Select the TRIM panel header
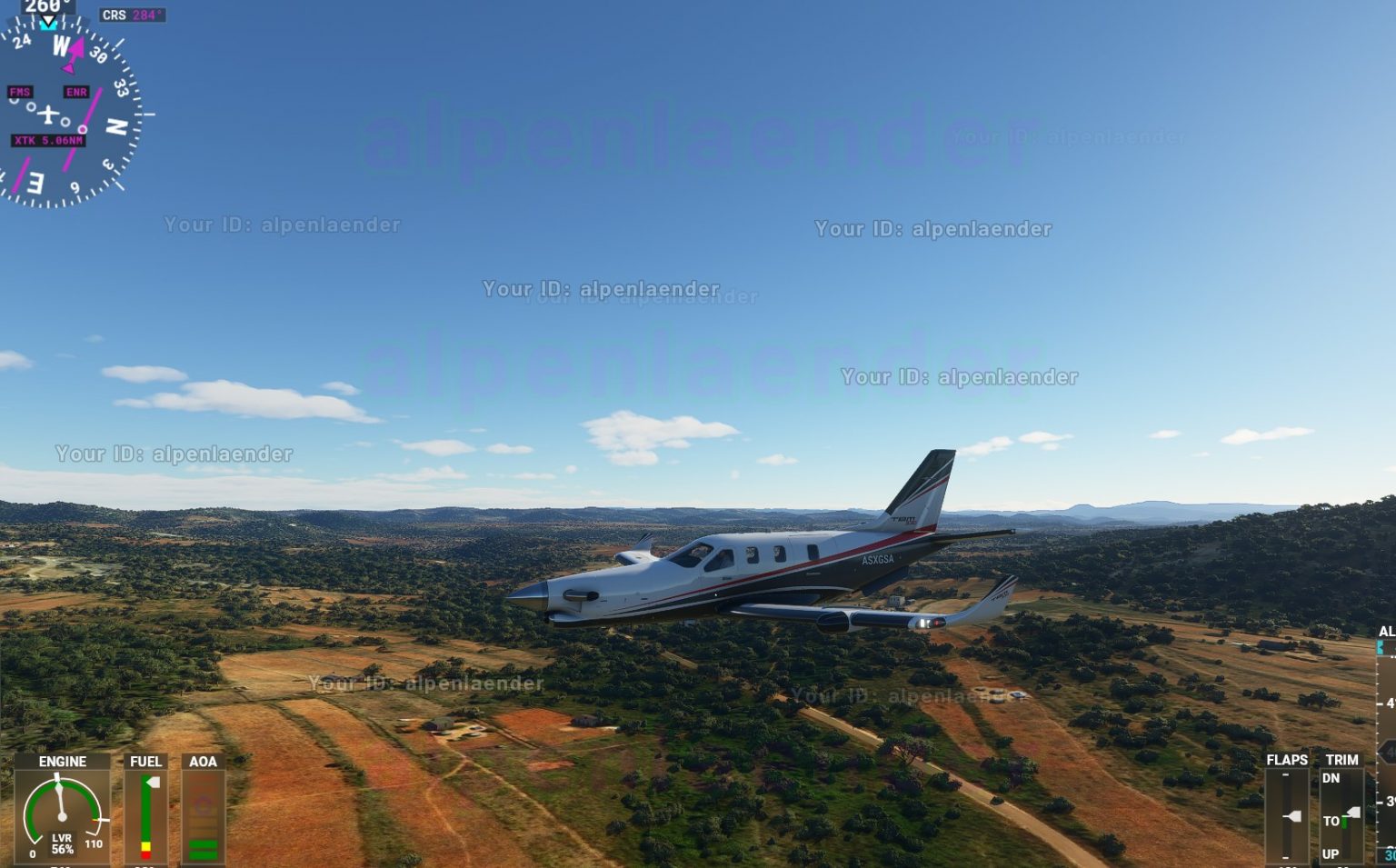The width and height of the screenshot is (1396, 868). [1342, 759]
